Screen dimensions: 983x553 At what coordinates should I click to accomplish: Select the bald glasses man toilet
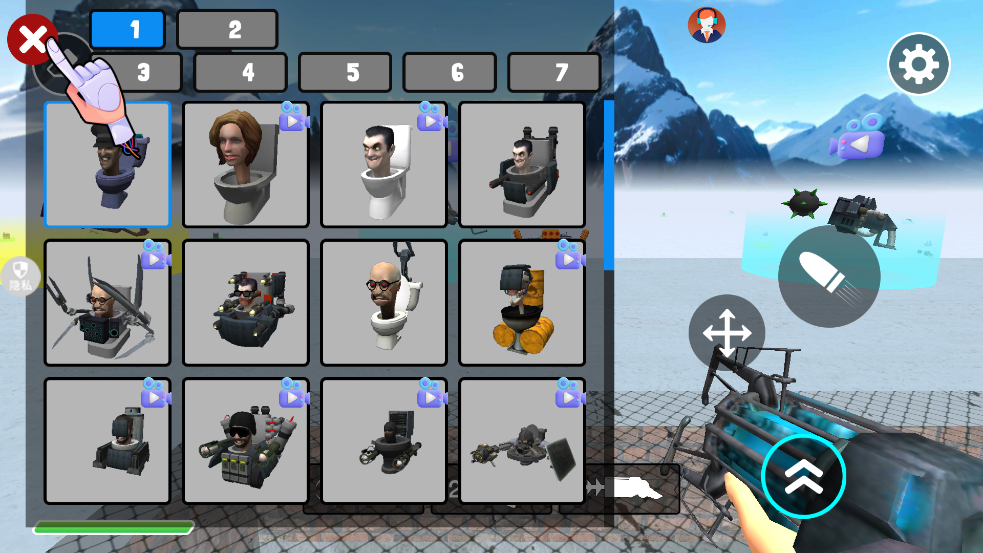(383, 302)
